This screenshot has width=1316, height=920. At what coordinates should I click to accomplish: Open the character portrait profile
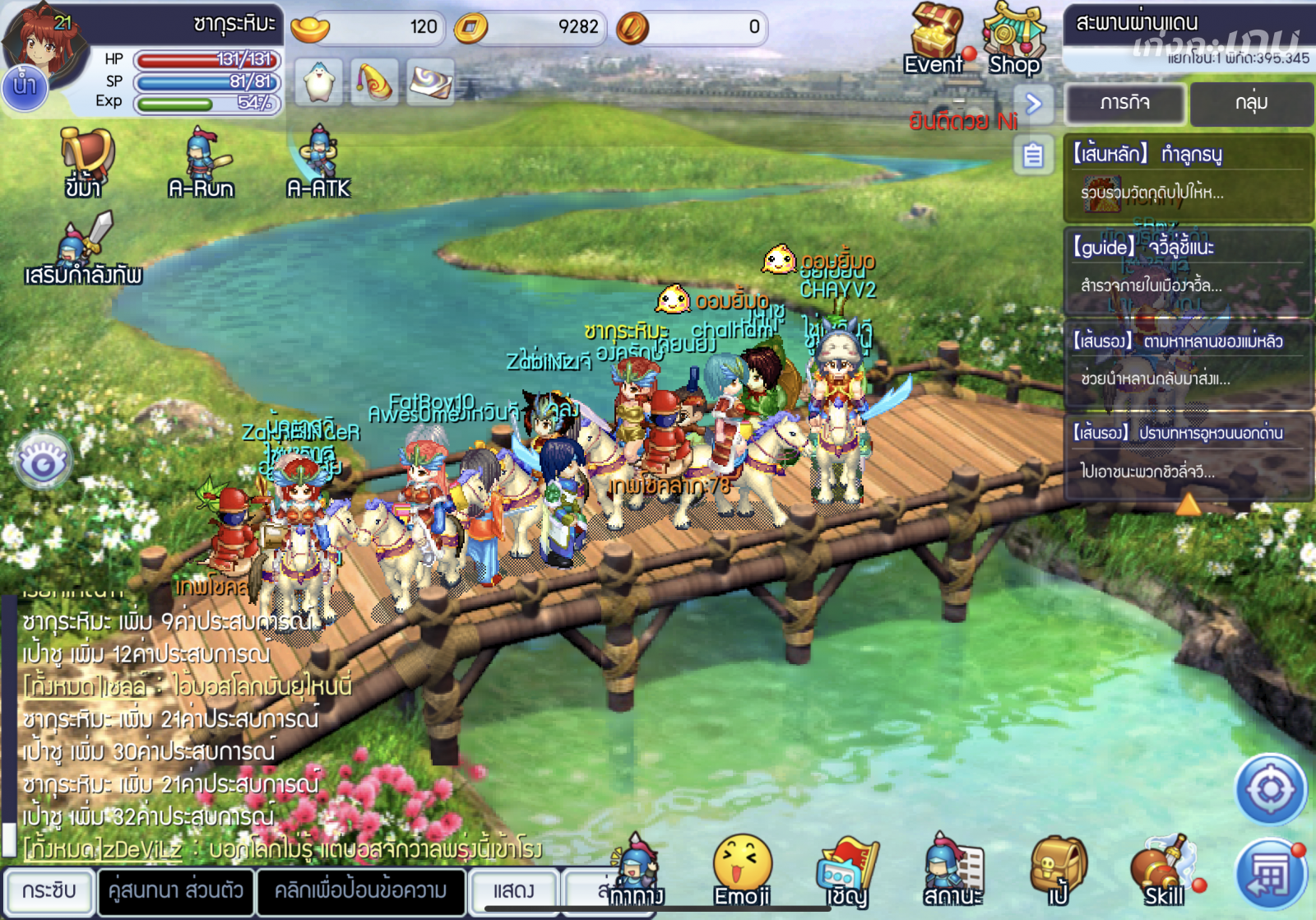coord(45,41)
